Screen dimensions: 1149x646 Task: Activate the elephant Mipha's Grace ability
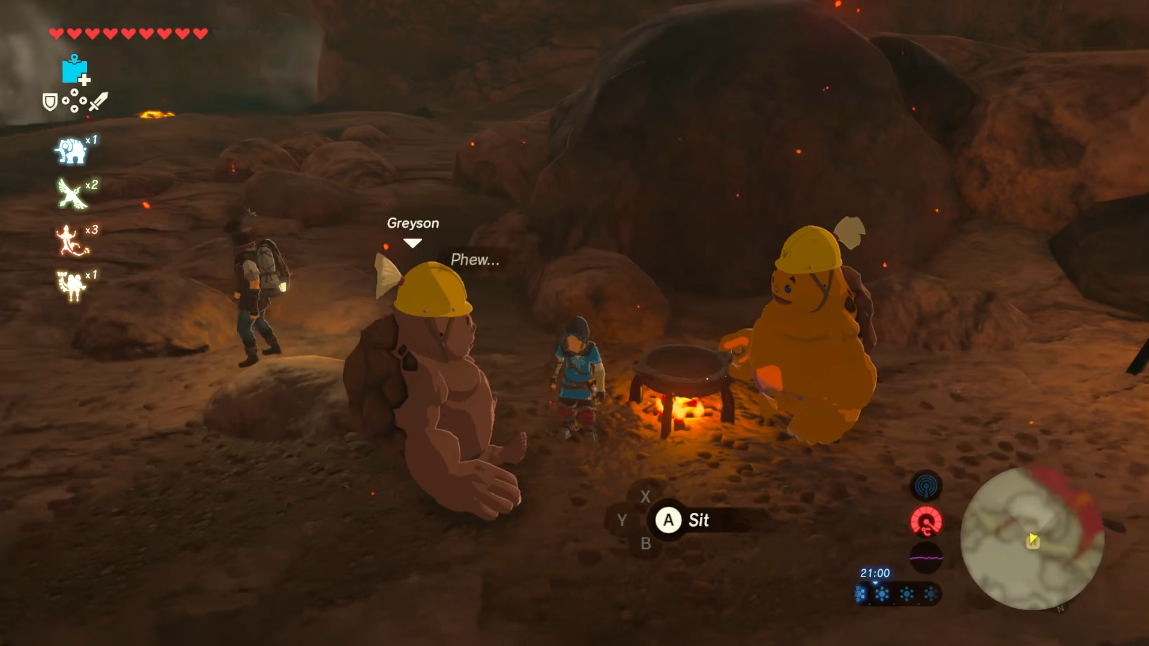70,150
